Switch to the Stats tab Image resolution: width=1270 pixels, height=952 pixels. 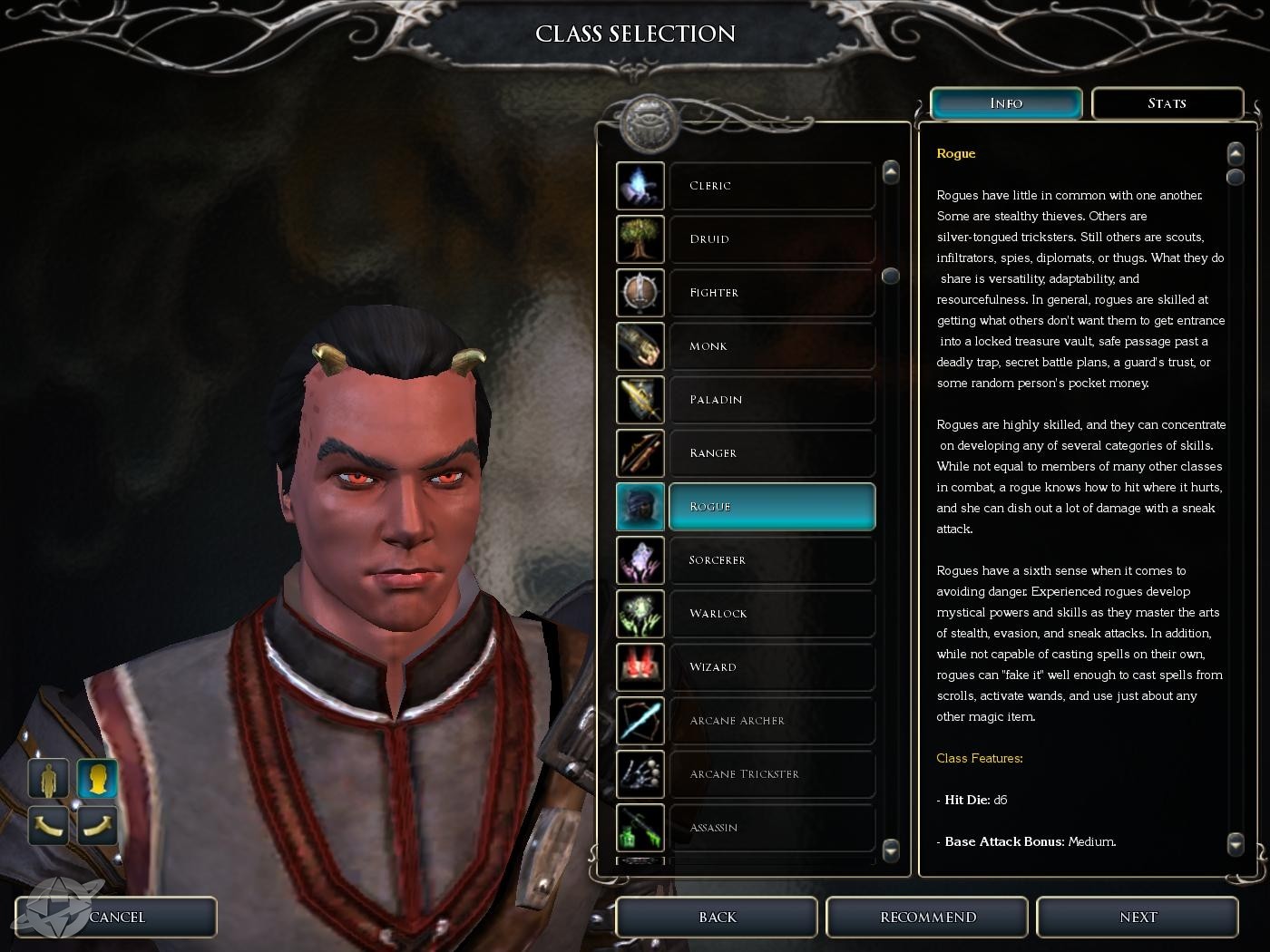click(x=1167, y=103)
